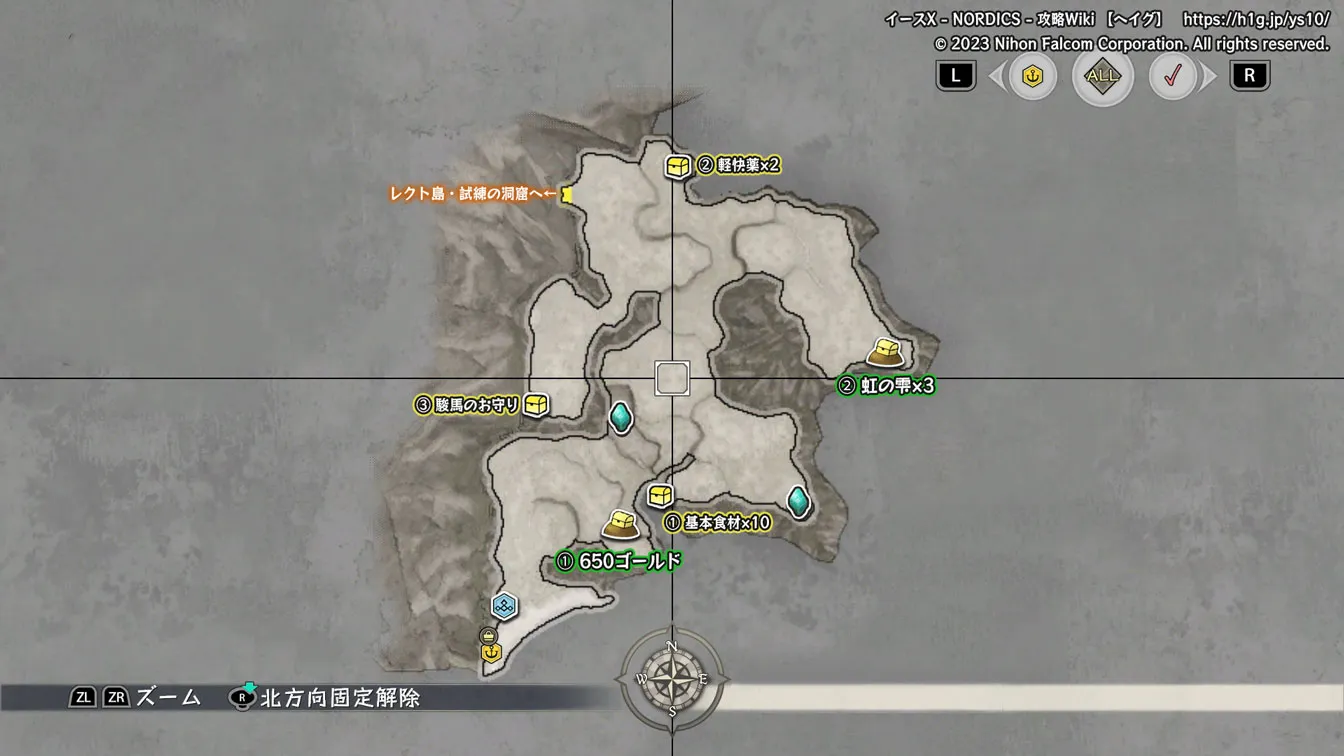Viewport: 1344px width, 756px height.
Task: Click the treasure chest icon near 軽快薬x2
Action: (x=676, y=165)
